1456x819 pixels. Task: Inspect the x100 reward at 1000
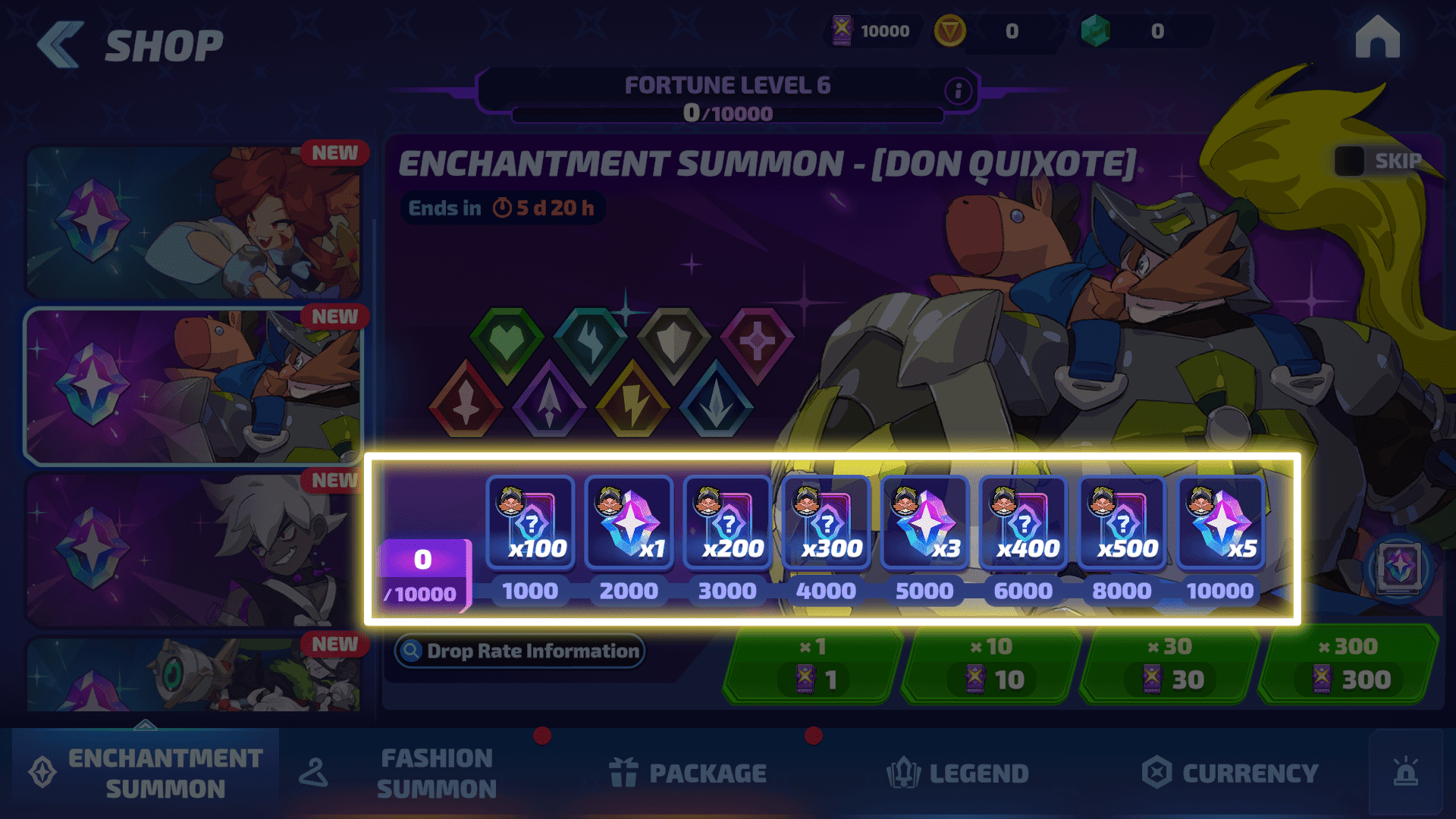[530, 522]
